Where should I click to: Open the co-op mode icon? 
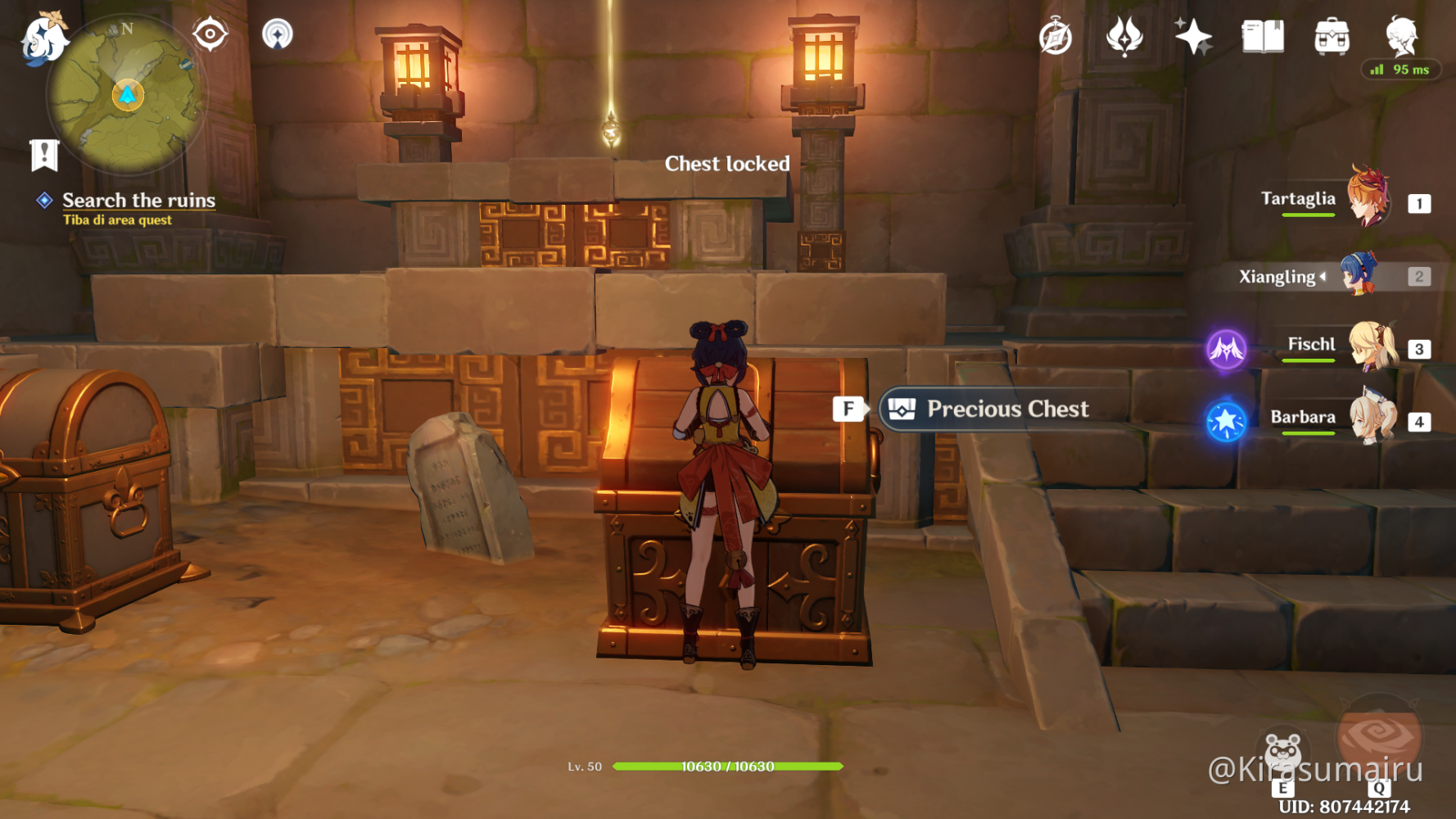(278, 34)
